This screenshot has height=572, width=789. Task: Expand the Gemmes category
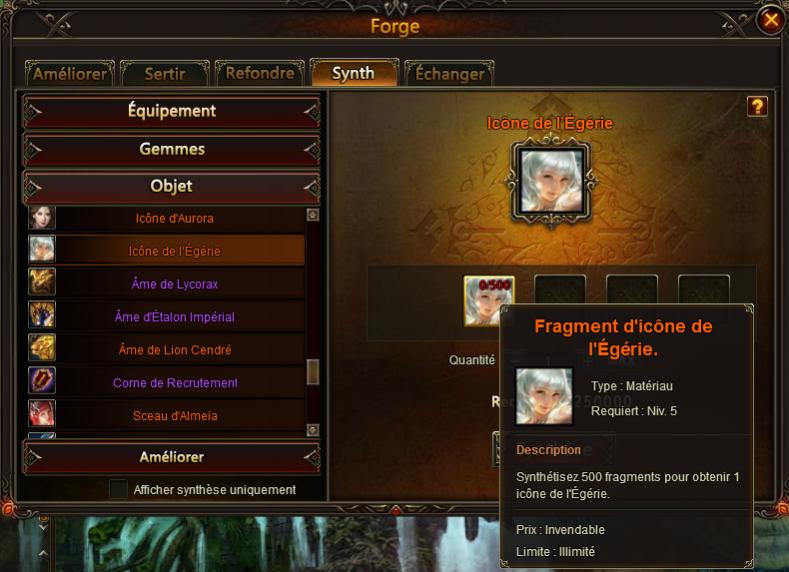click(x=172, y=149)
